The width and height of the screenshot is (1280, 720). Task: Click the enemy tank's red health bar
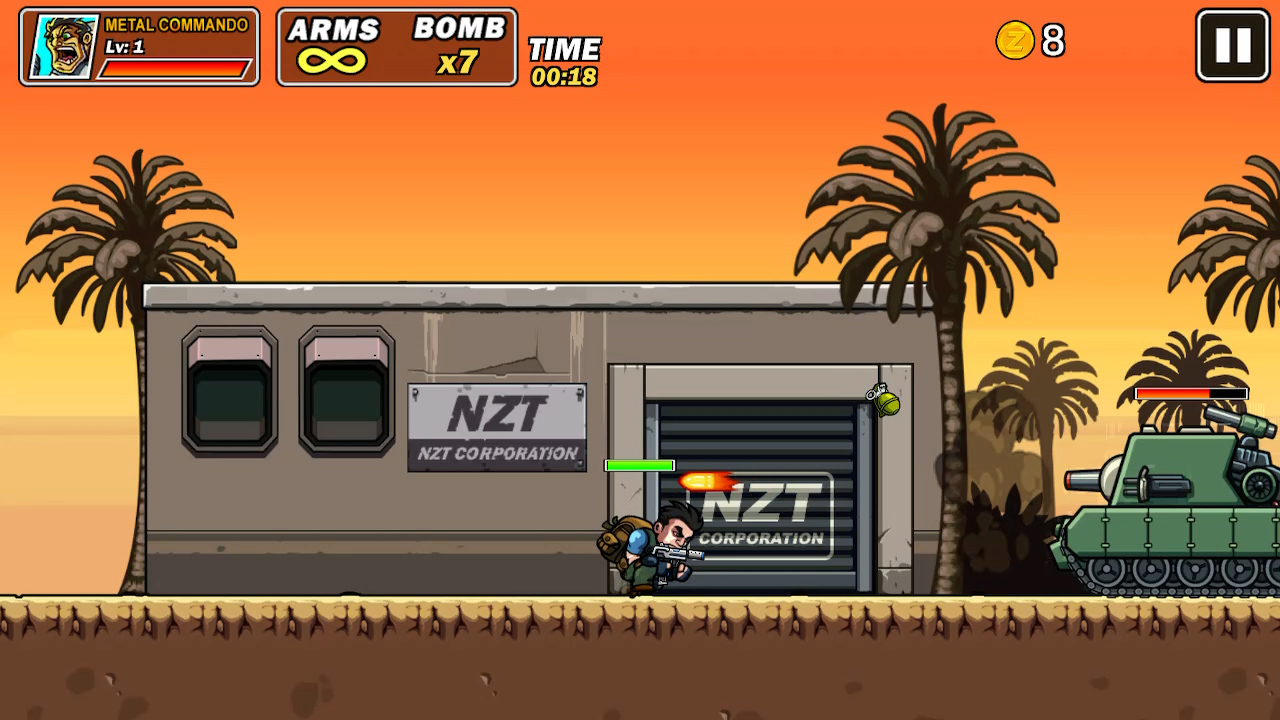(x=1190, y=394)
